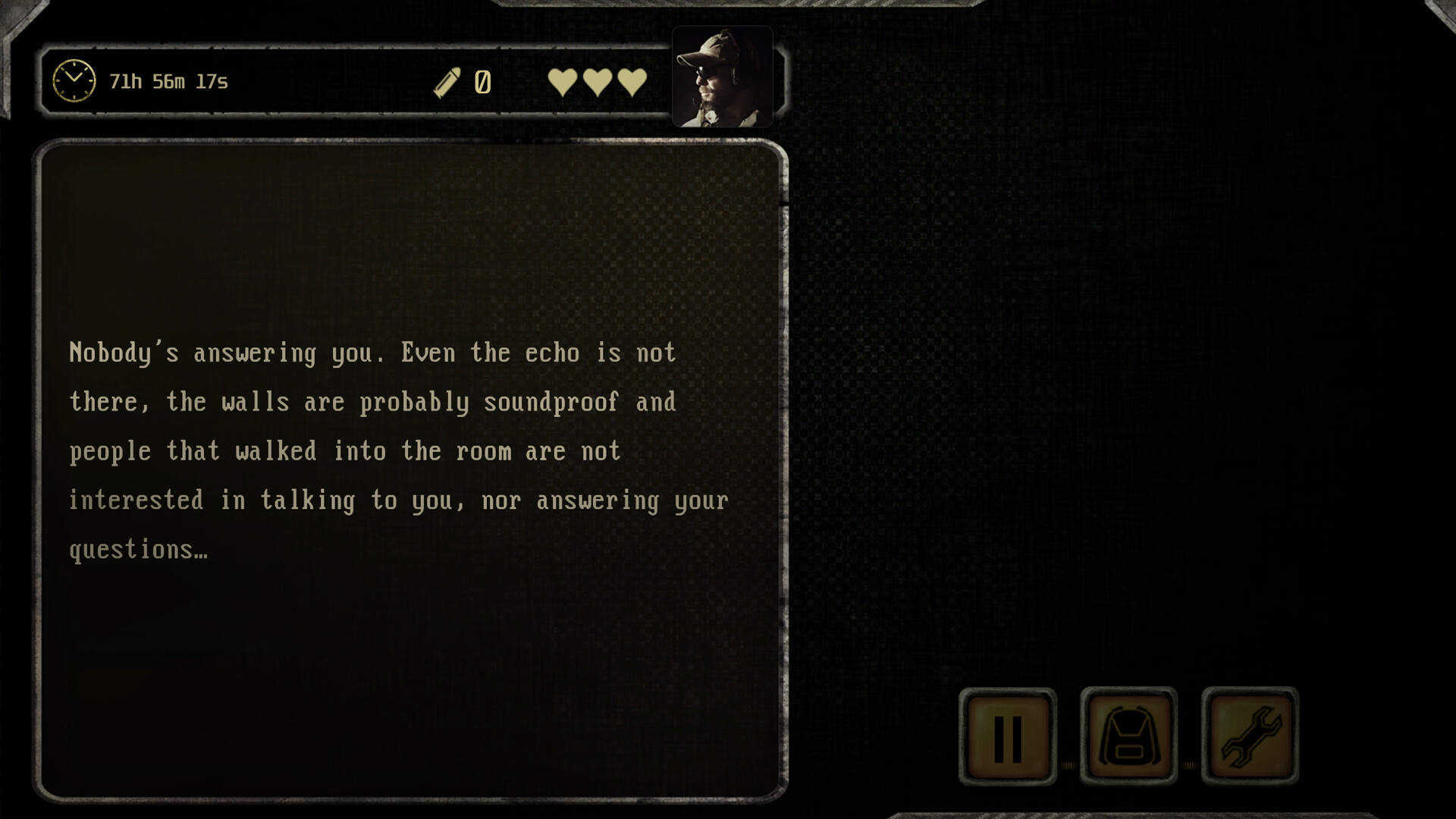Pause the game with the pause icon
Screen dimensions: 1456x819
tap(1007, 738)
